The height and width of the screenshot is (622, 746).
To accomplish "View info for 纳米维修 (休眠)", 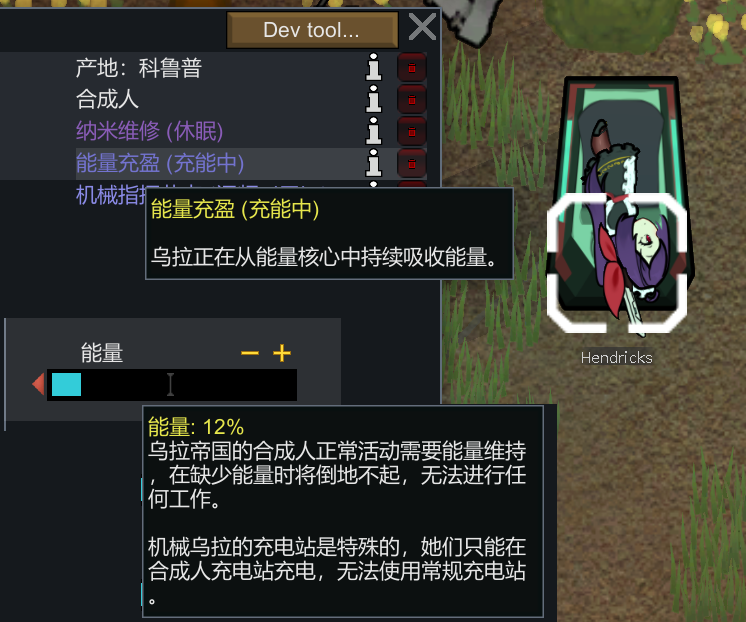I will 375,131.
